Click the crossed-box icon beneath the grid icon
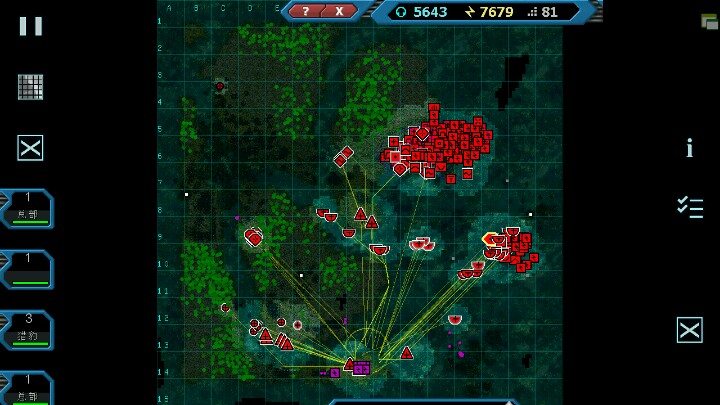 31,148
